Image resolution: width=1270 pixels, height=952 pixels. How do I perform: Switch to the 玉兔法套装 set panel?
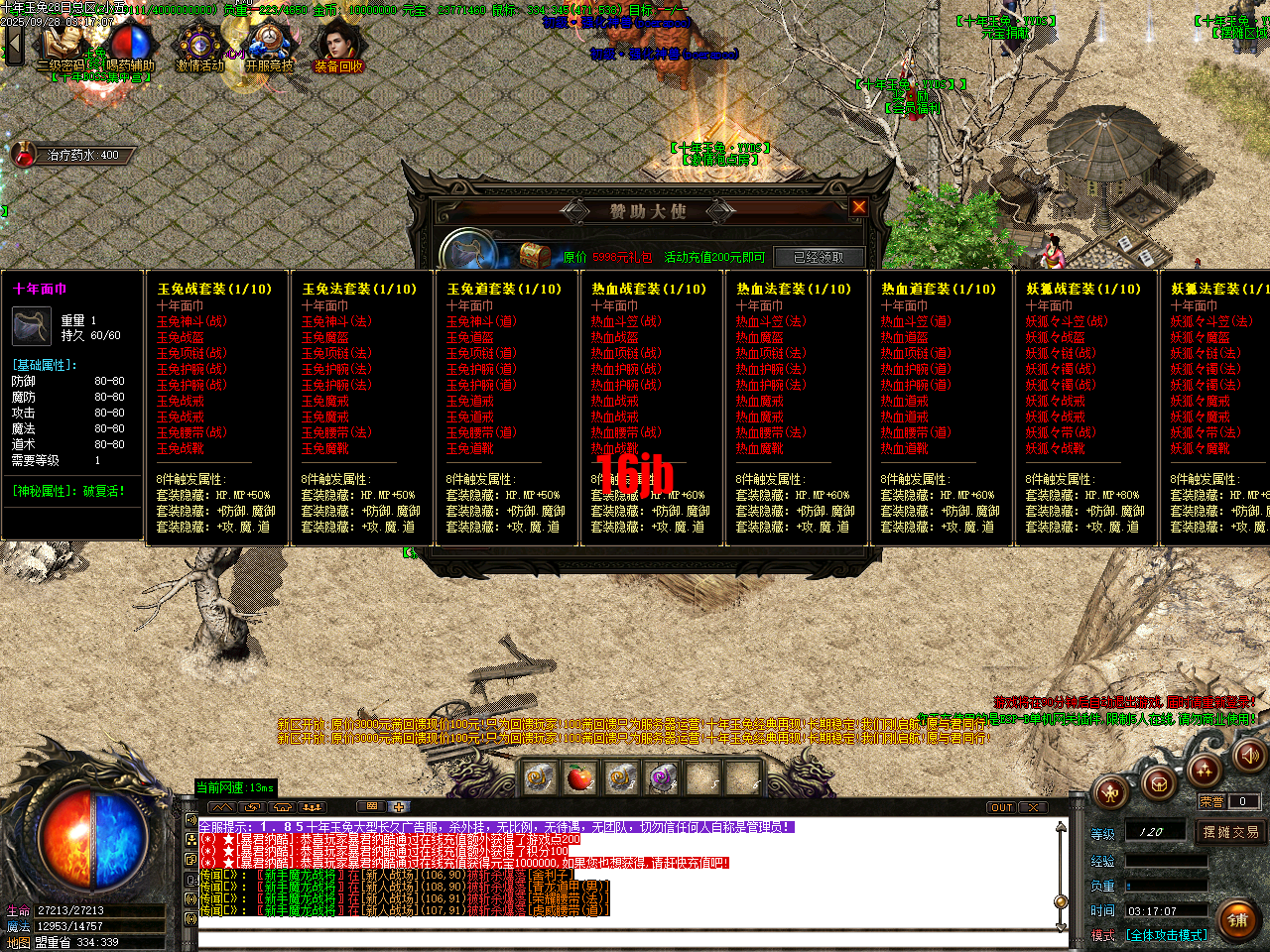point(359,290)
